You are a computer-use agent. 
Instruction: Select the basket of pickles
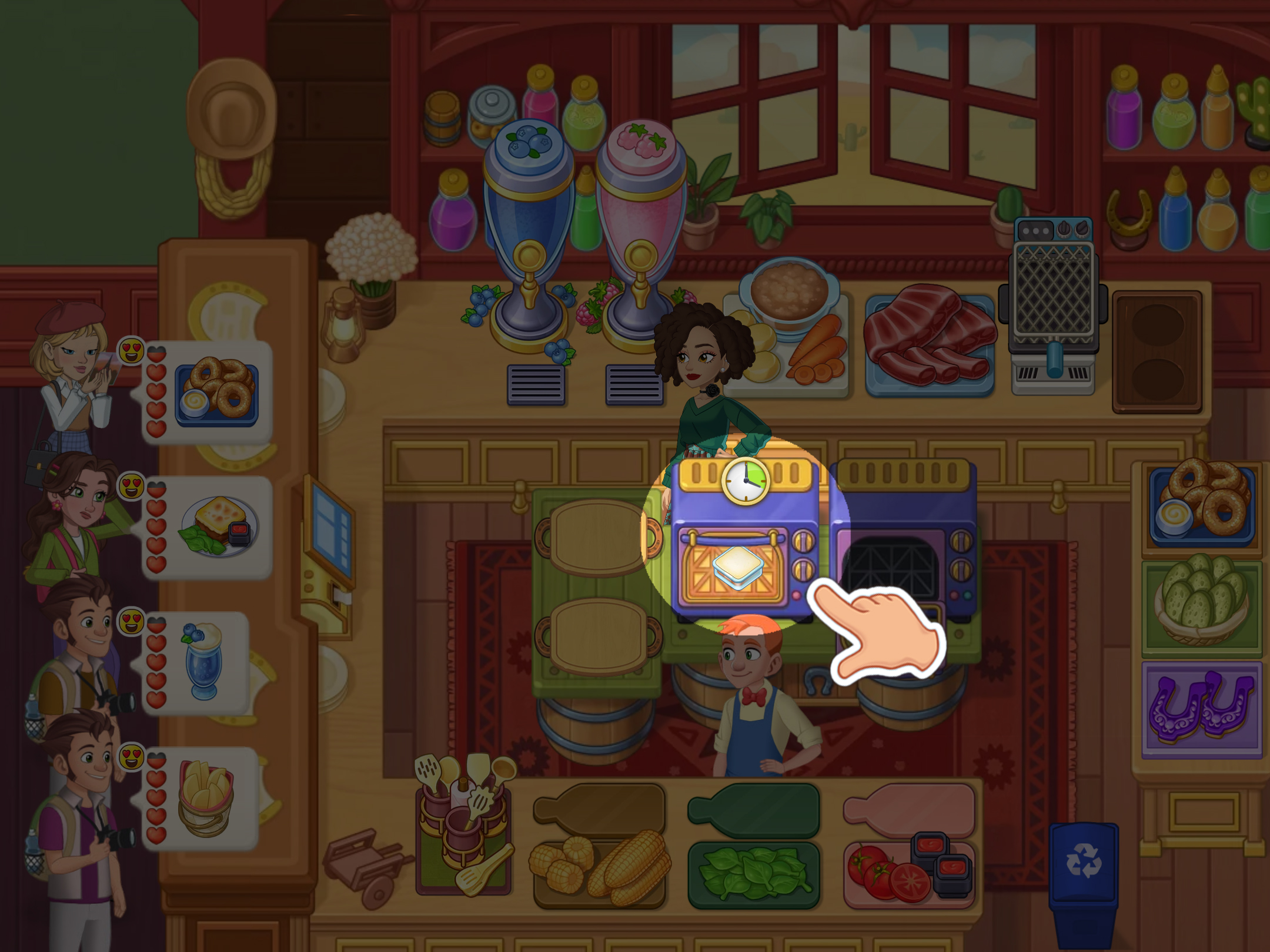coord(1201,602)
